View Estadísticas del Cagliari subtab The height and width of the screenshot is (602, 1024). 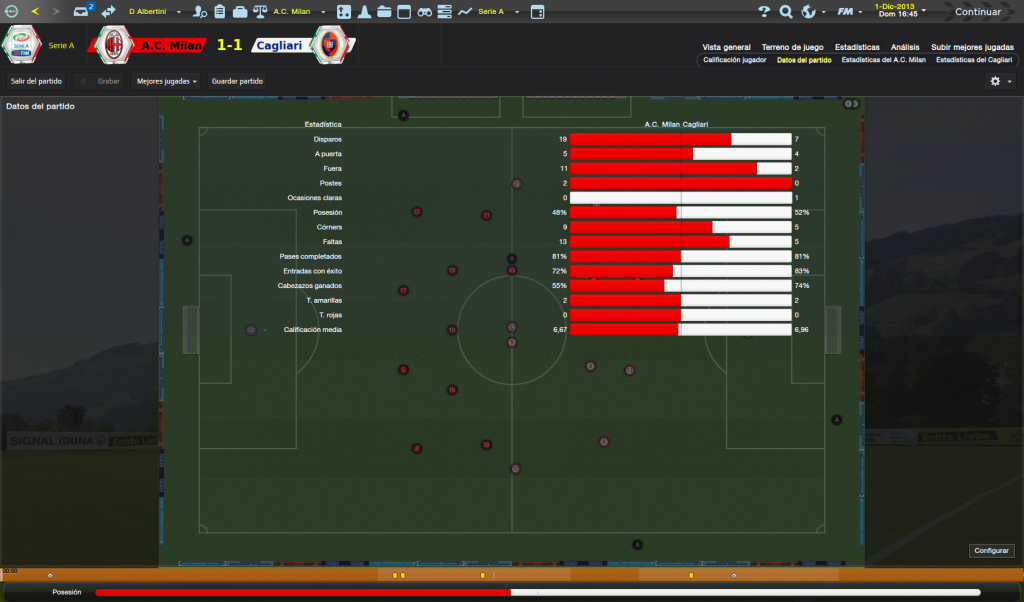coord(974,60)
